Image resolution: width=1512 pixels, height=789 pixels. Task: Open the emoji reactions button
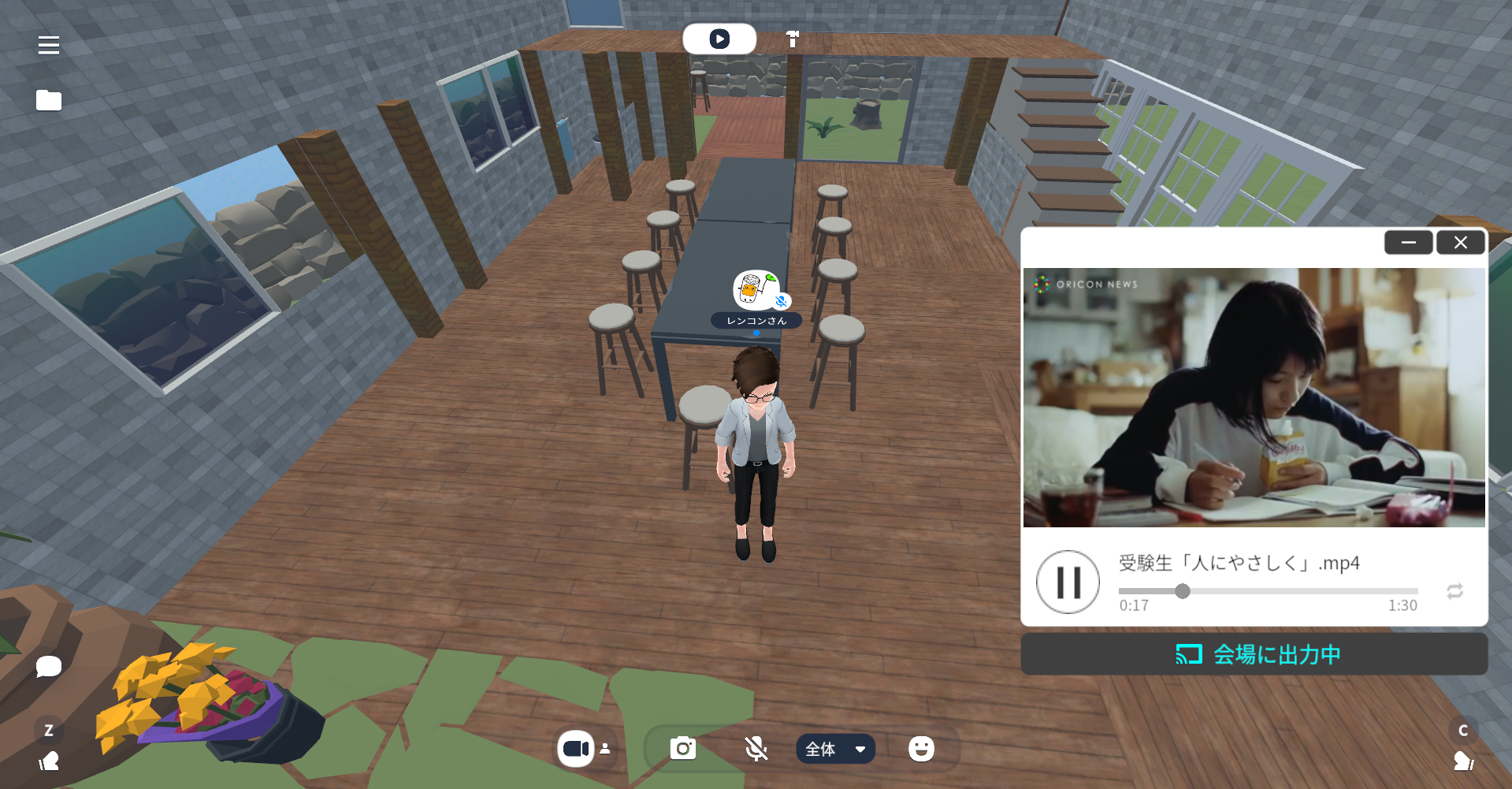[921, 749]
